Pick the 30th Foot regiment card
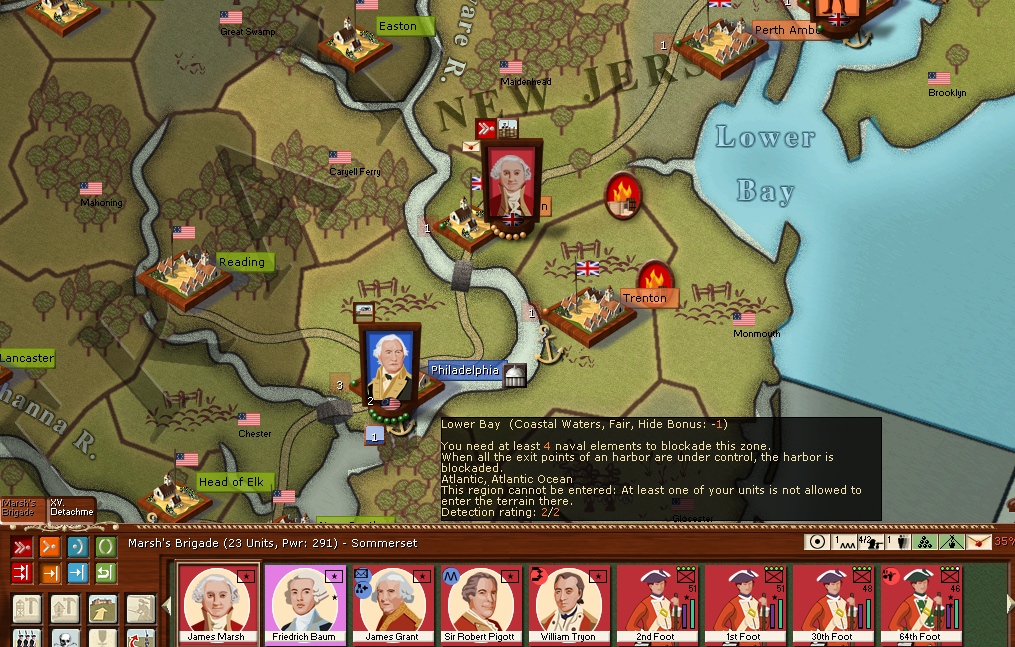The width and height of the screenshot is (1015, 647). [833, 604]
